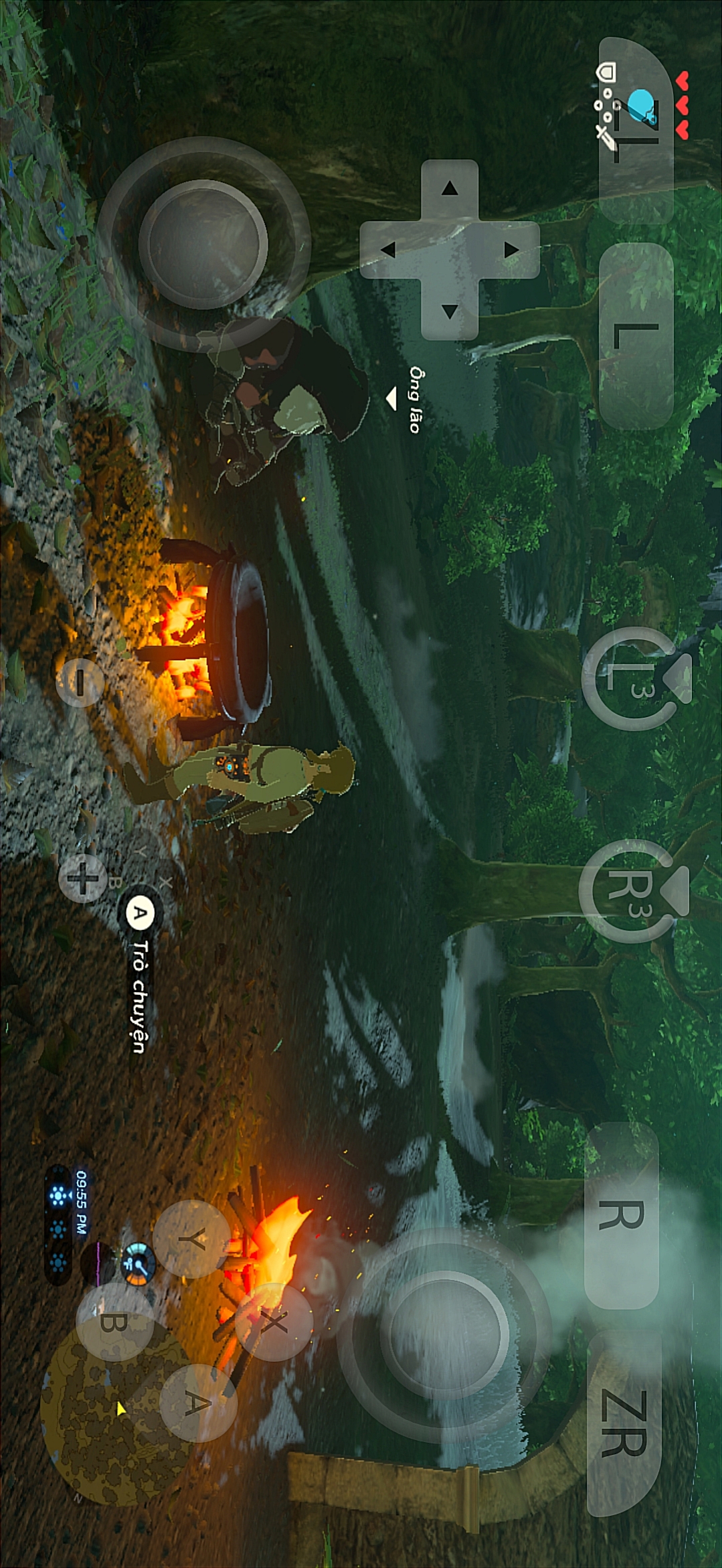Viewport: 722px width, 1568px height.
Task: Click the D-pad arrow pointing right
Action: tap(450, 311)
